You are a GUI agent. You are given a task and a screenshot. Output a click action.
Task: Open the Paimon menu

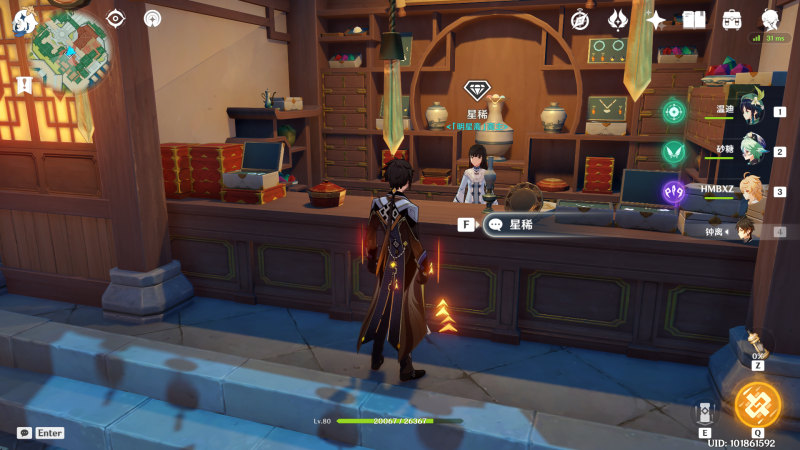pos(23,20)
